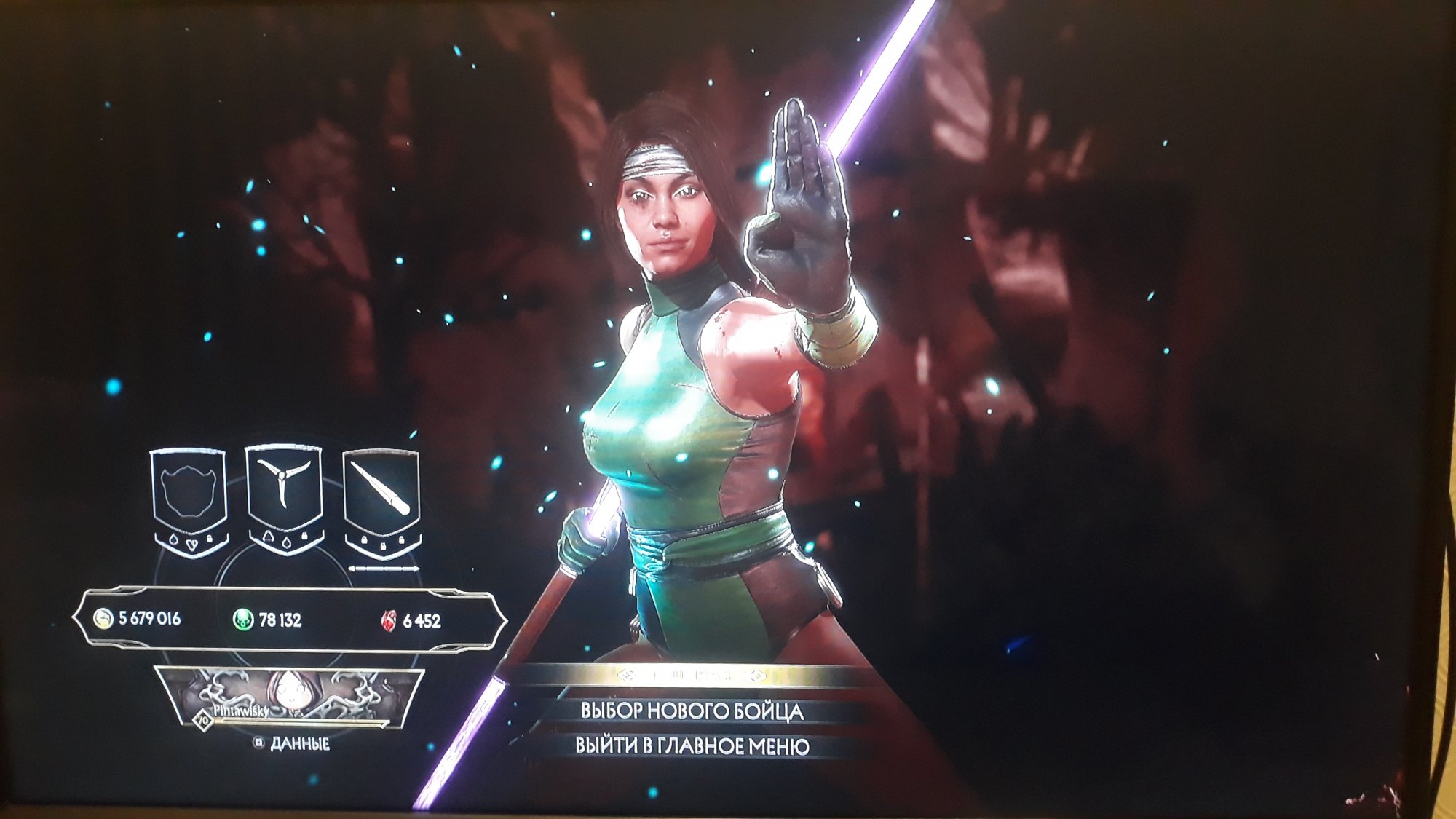1456x819 pixels.
Task: Choose the highlighted top menu entry
Action: [690, 676]
